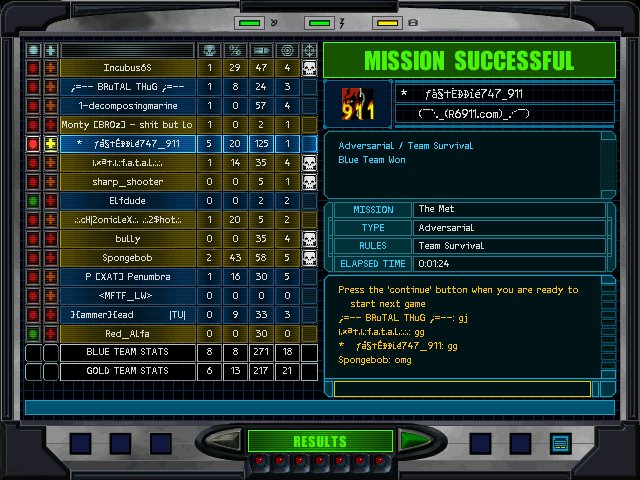
Task: Select the Monty [BROz] player row
Action: (x=127, y=125)
